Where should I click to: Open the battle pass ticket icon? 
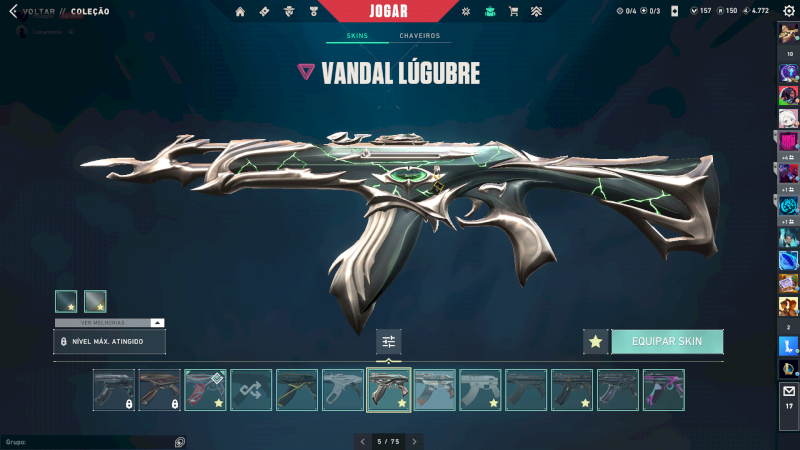click(x=264, y=11)
